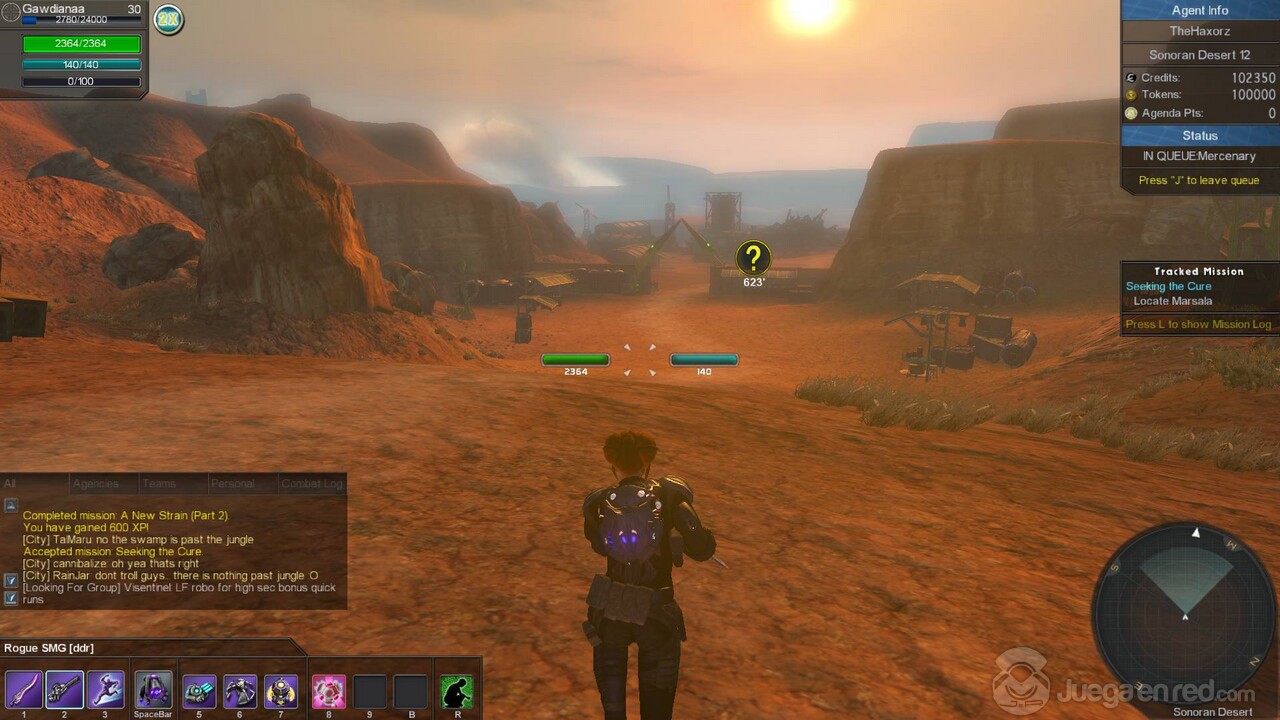
Task: Switch chat to the Agencies tab
Action: 96,484
